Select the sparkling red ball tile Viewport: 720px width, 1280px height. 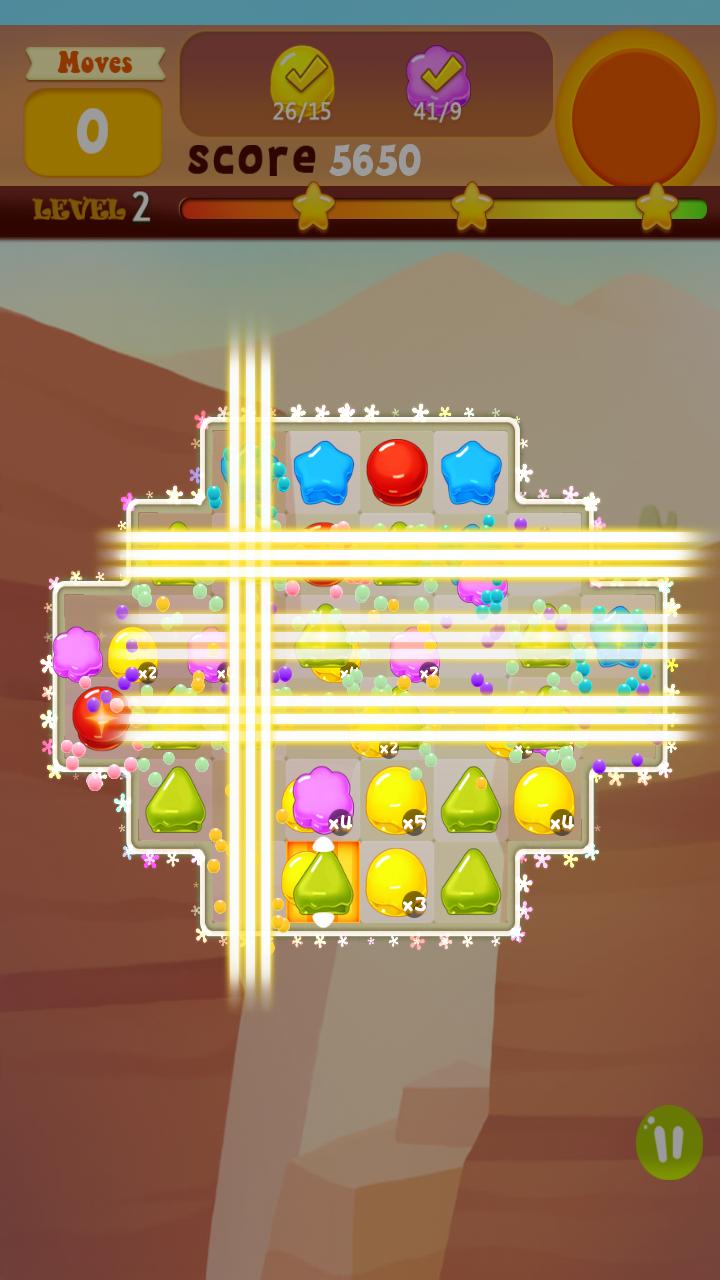(101, 717)
